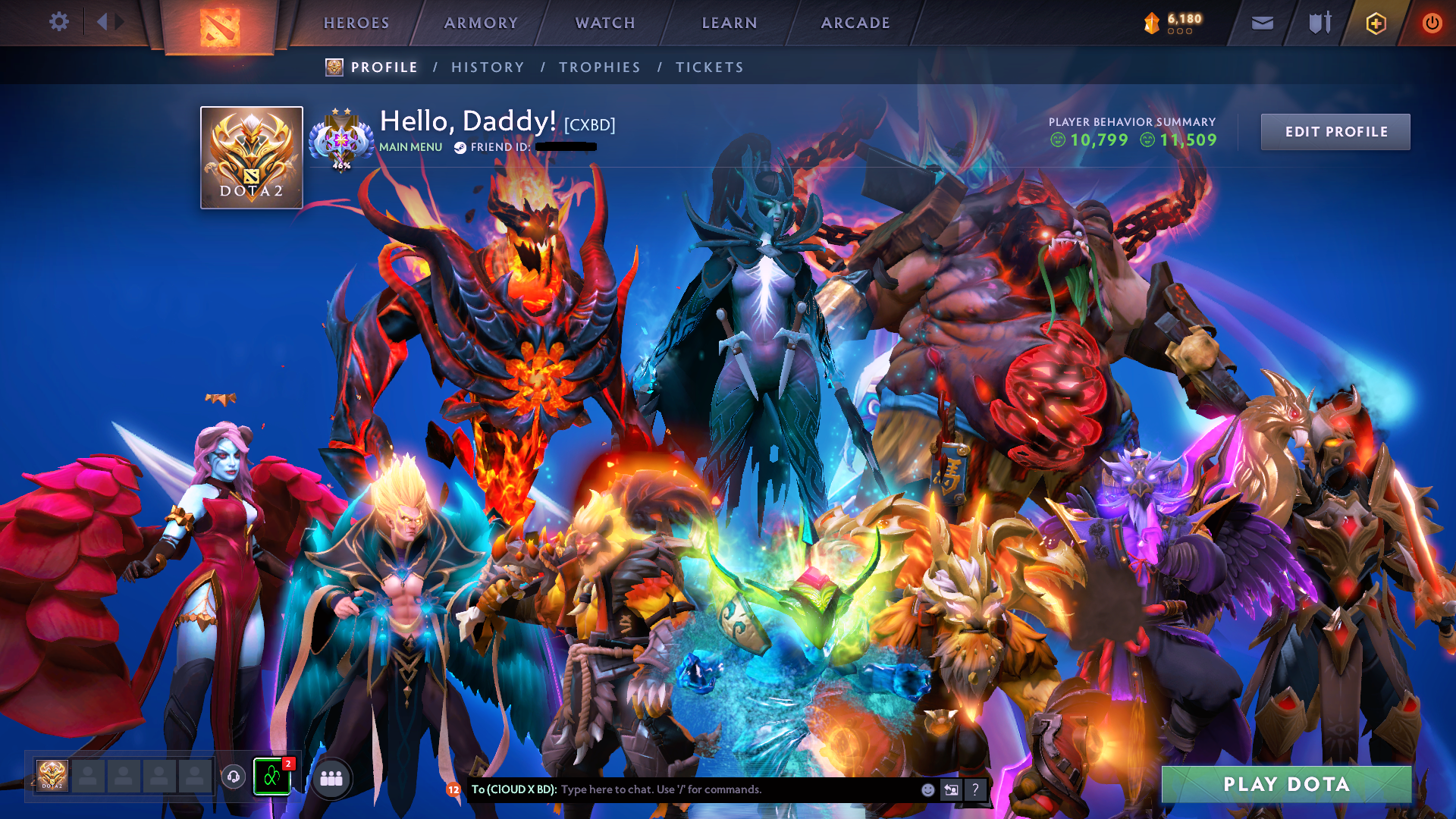Open the mail envelope notifications icon
This screenshot has width=1456, height=819.
pos(1261,23)
